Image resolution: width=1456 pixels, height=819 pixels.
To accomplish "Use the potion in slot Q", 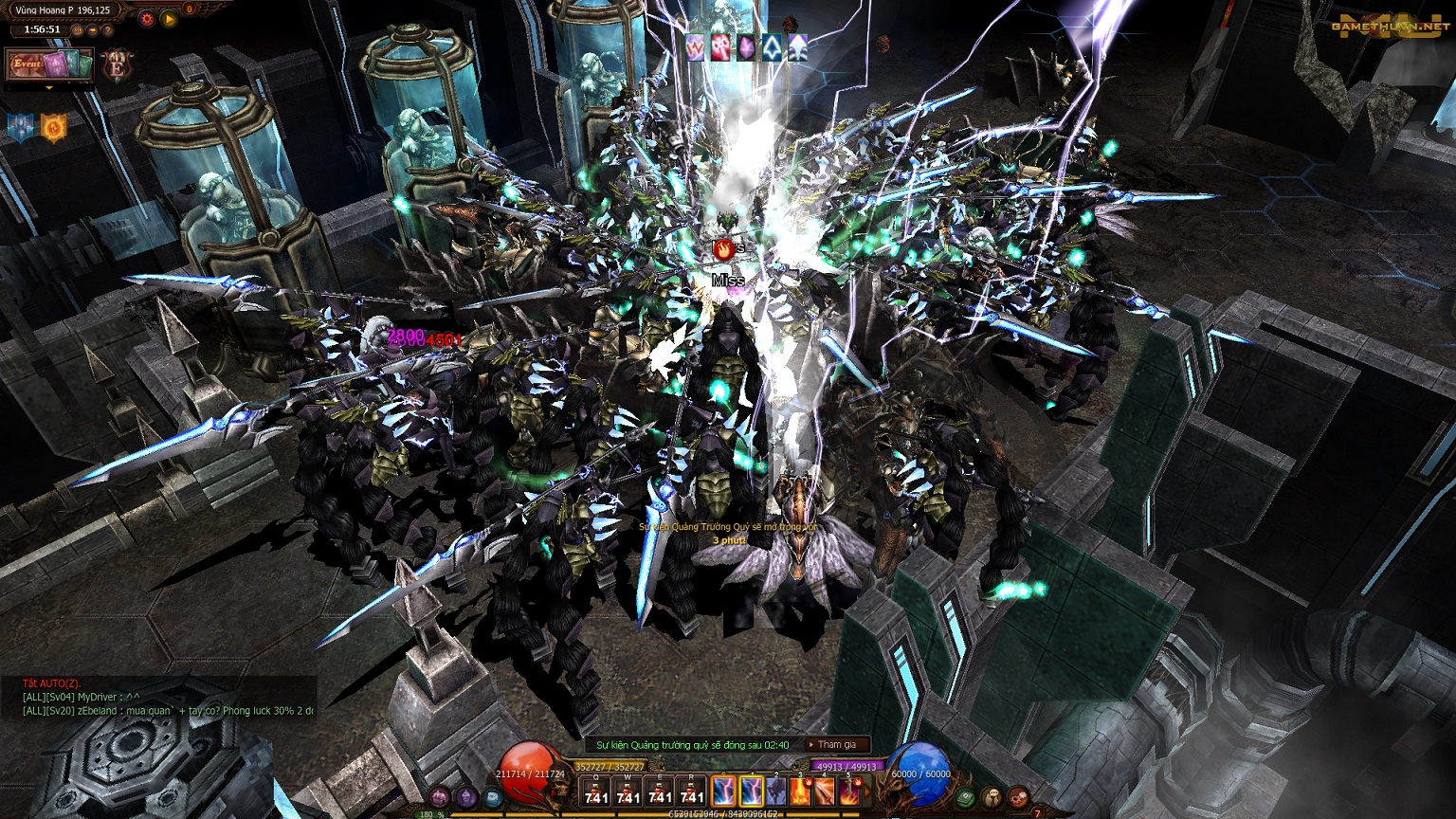I will point(596,791).
